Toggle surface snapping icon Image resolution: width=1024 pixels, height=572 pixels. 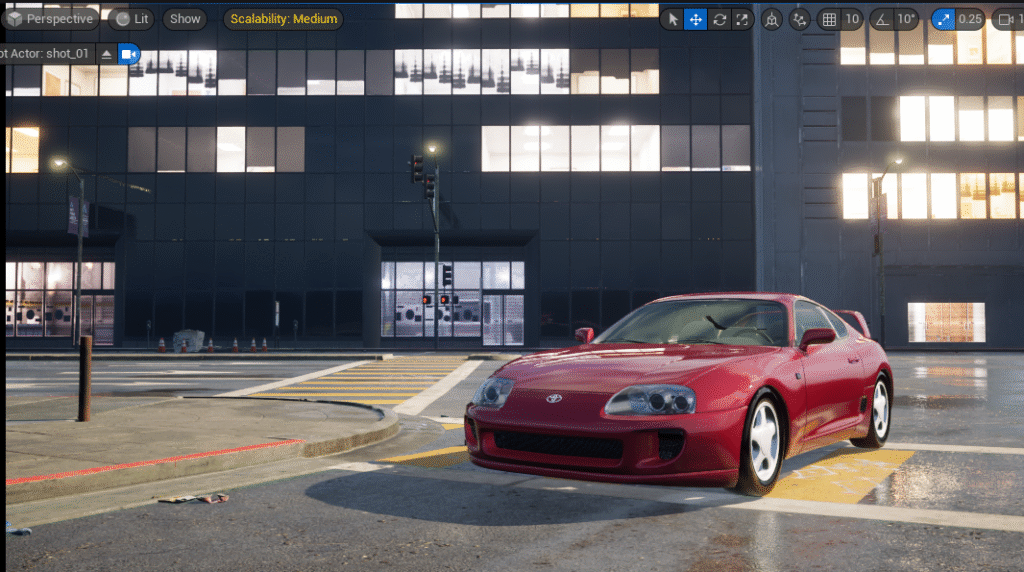pos(799,19)
